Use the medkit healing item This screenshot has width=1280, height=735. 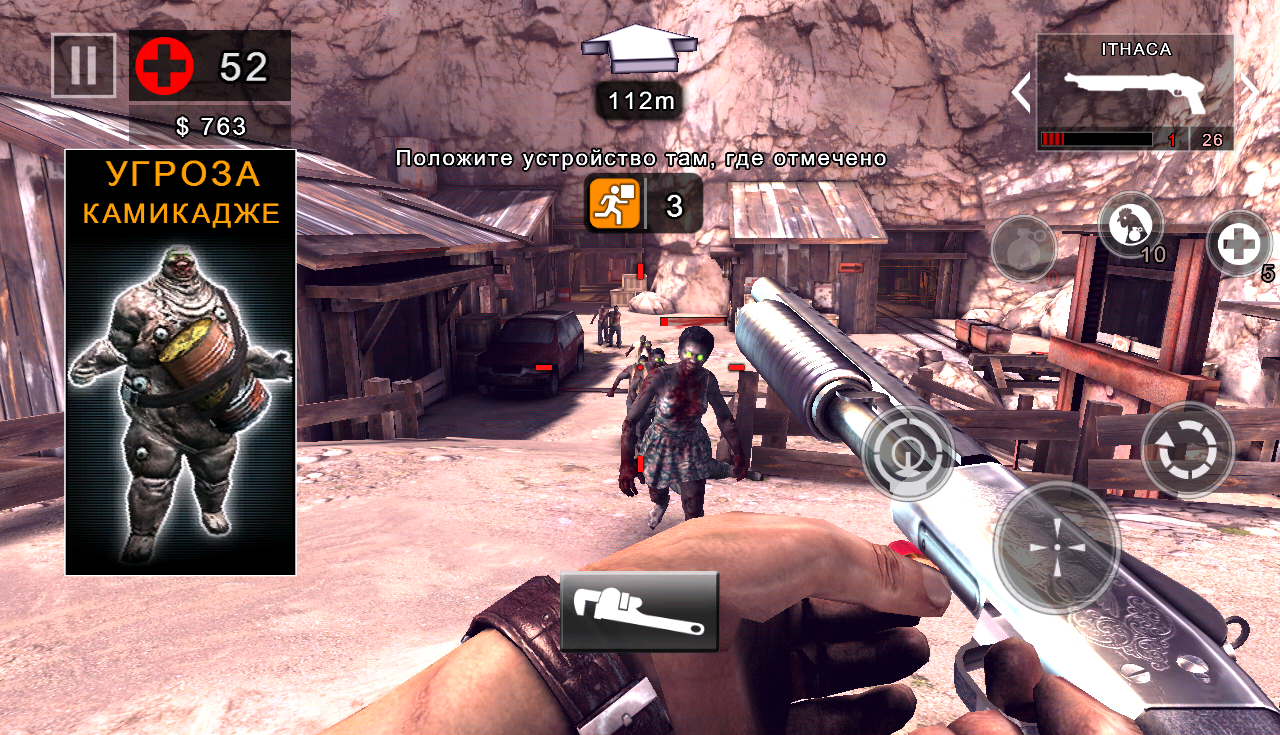click(1238, 243)
